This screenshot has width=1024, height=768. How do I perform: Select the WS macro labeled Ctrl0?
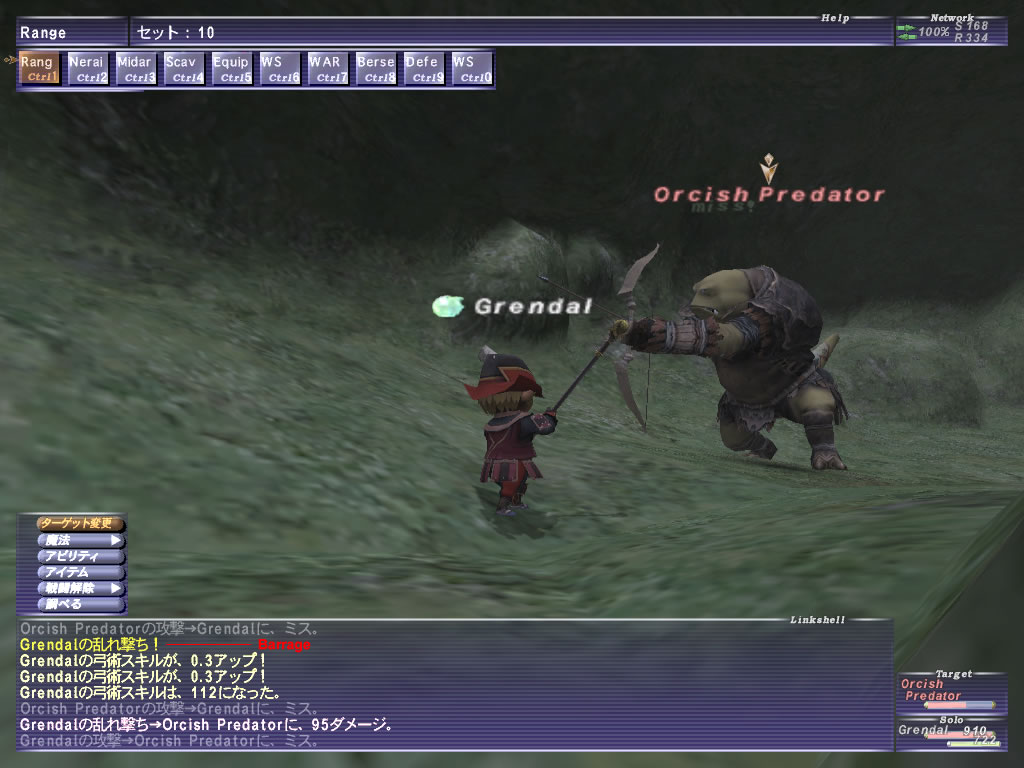pyautogui.click(x=472, y=69)
